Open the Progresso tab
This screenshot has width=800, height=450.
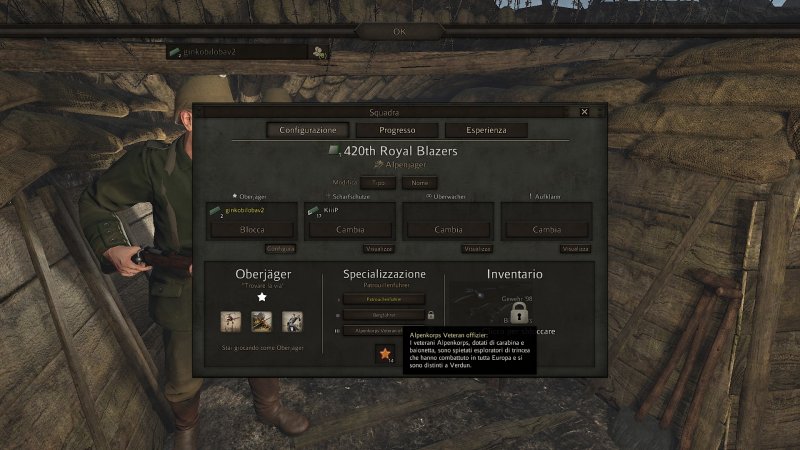pos(397,130)
